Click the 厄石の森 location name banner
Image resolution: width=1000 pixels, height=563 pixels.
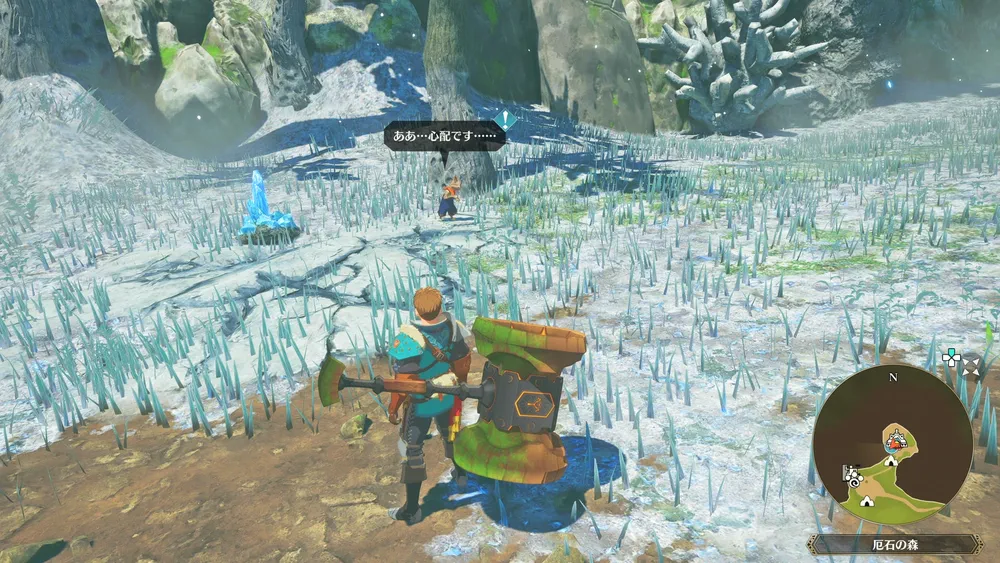[x=894, y=545]
